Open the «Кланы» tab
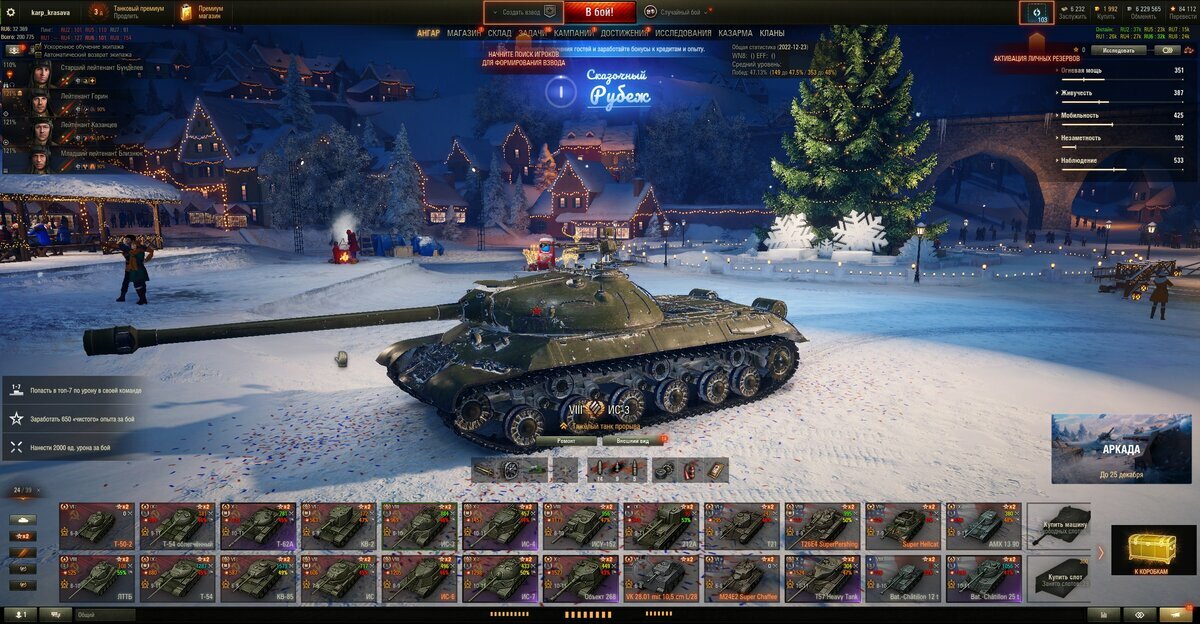Screen dimensions: 1200x624 coord(772,33)
